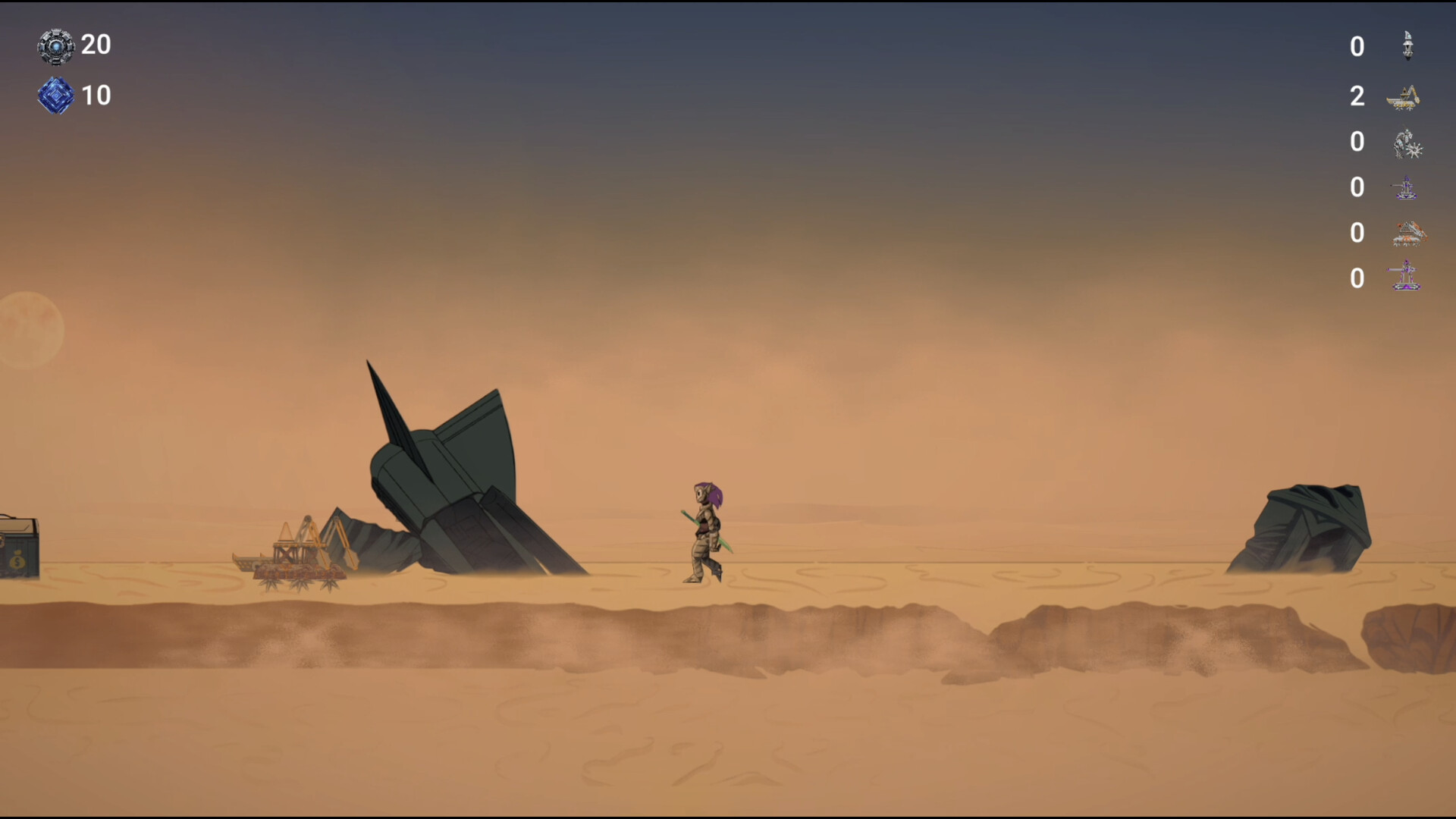Click the crystal count showing 10
The width and height of the screenshot is (1456, 819).
96,96
